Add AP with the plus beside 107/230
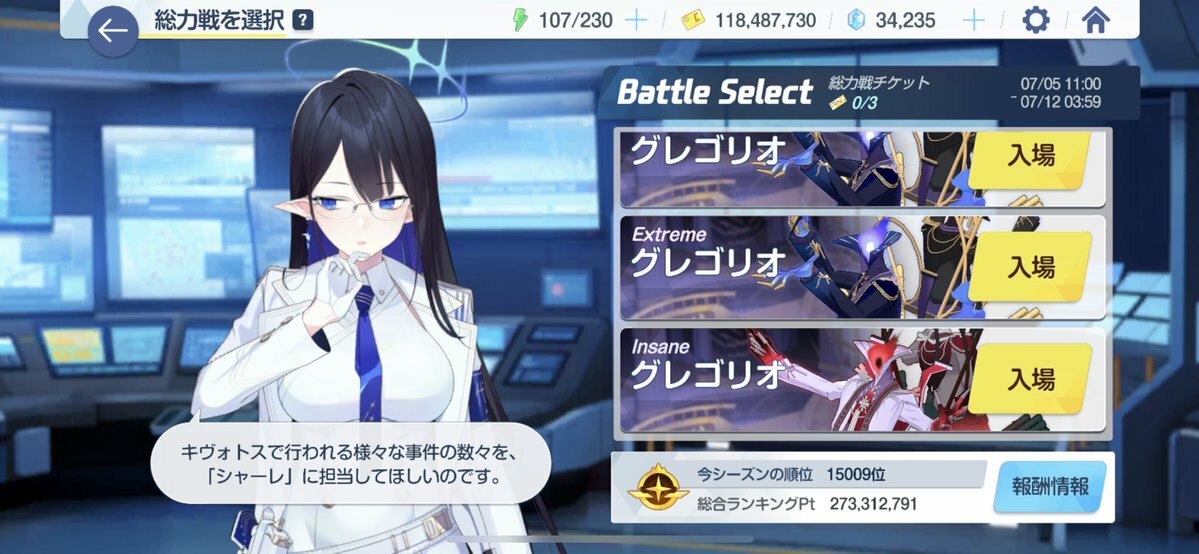 click(636, 20)
